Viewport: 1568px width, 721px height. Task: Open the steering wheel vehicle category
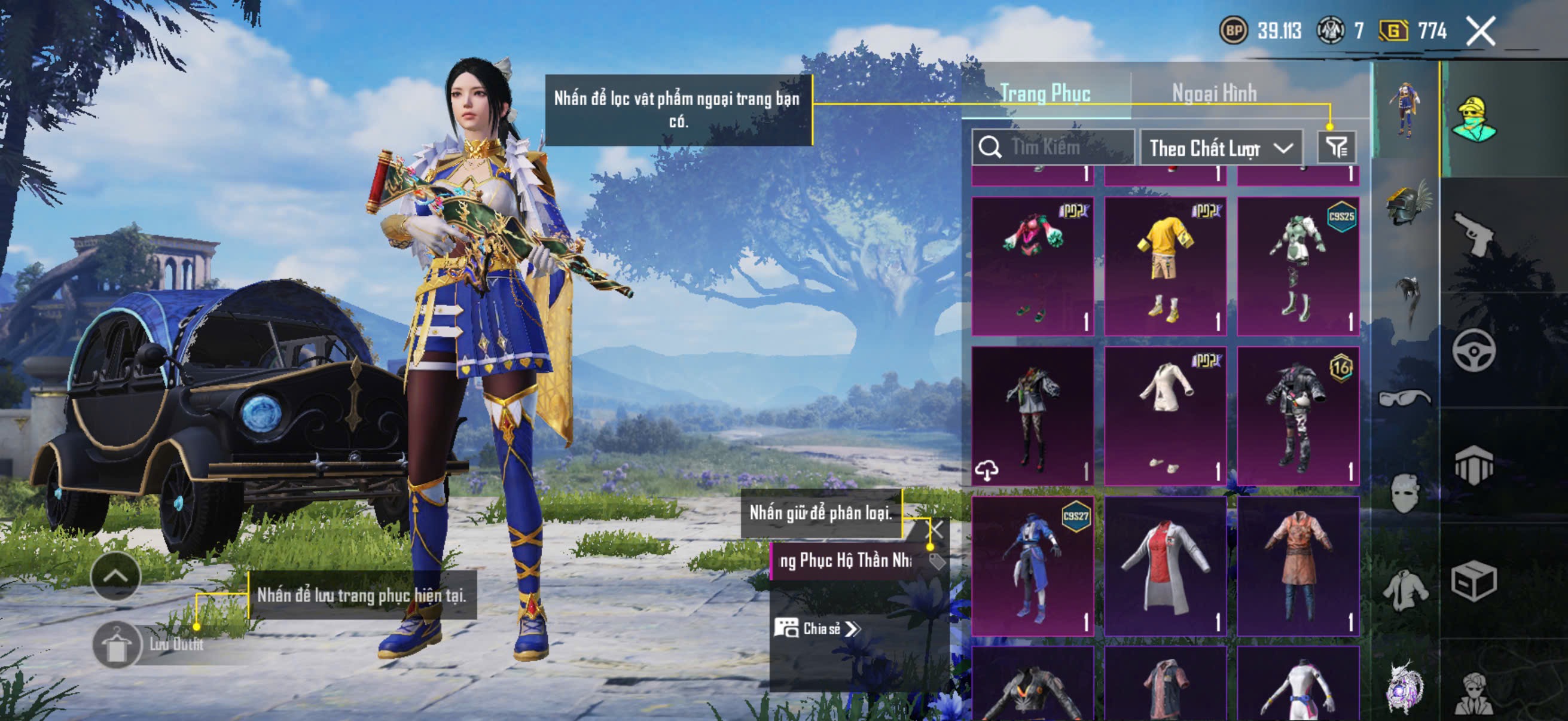pyautogui.click(x=1473, y=350)
